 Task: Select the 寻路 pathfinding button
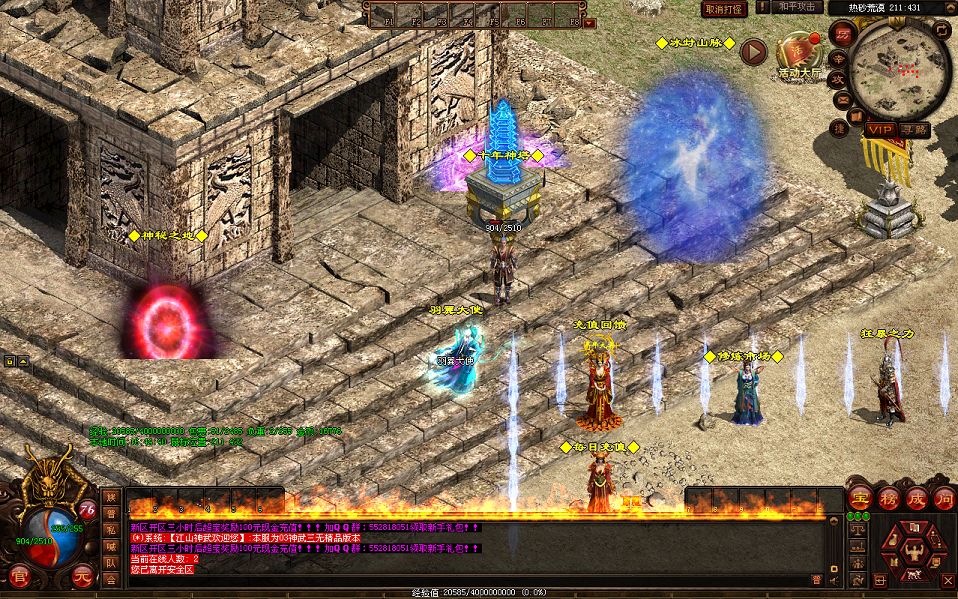pyautogui.click(x=912, y=130)
